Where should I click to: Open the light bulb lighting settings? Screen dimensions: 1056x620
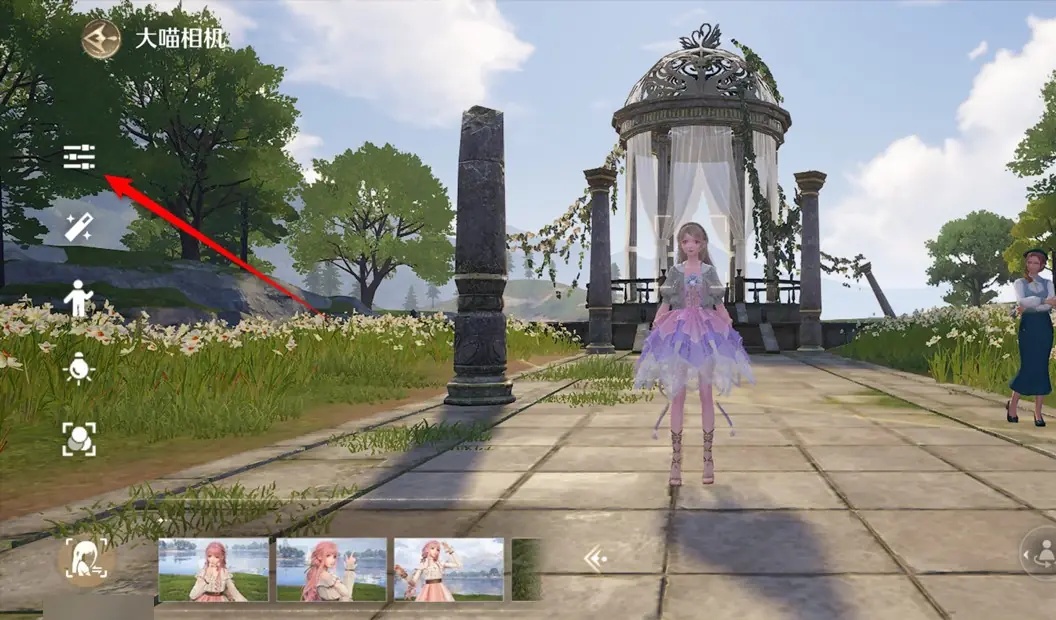click(x=79, y=369)
